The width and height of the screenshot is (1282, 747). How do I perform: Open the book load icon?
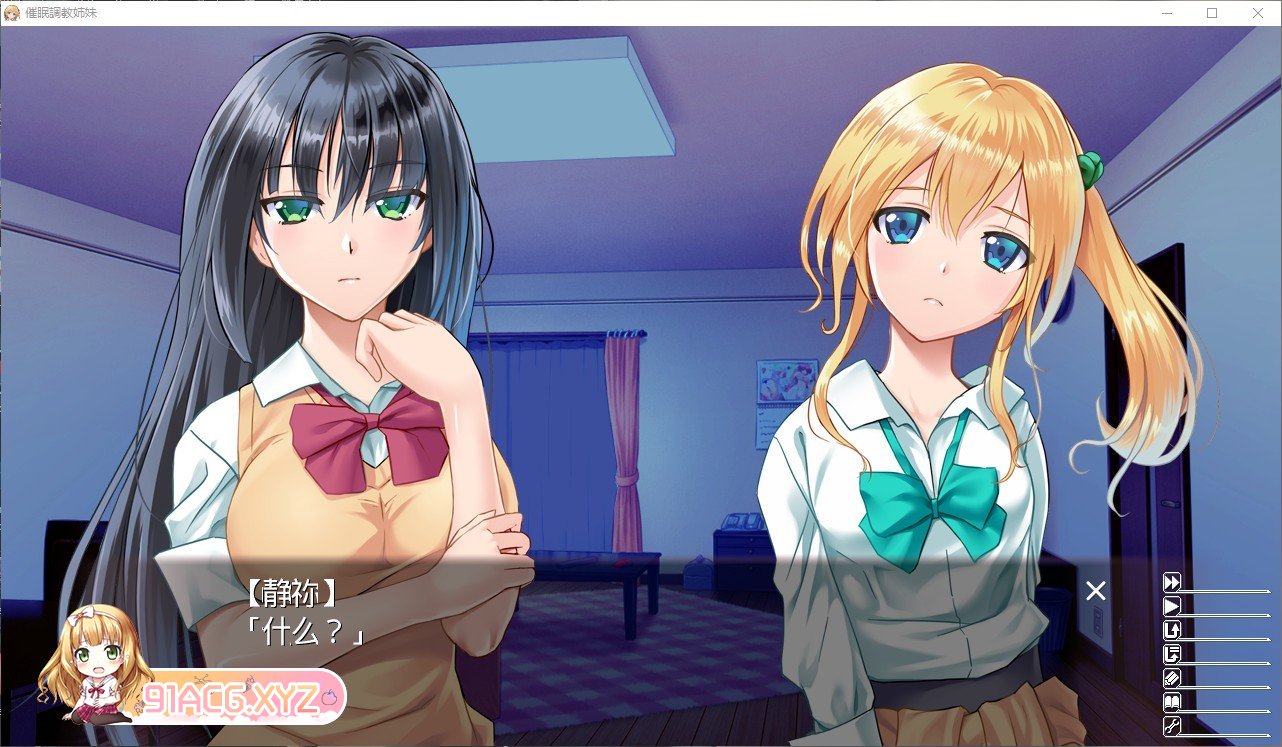coord(1172,702)
